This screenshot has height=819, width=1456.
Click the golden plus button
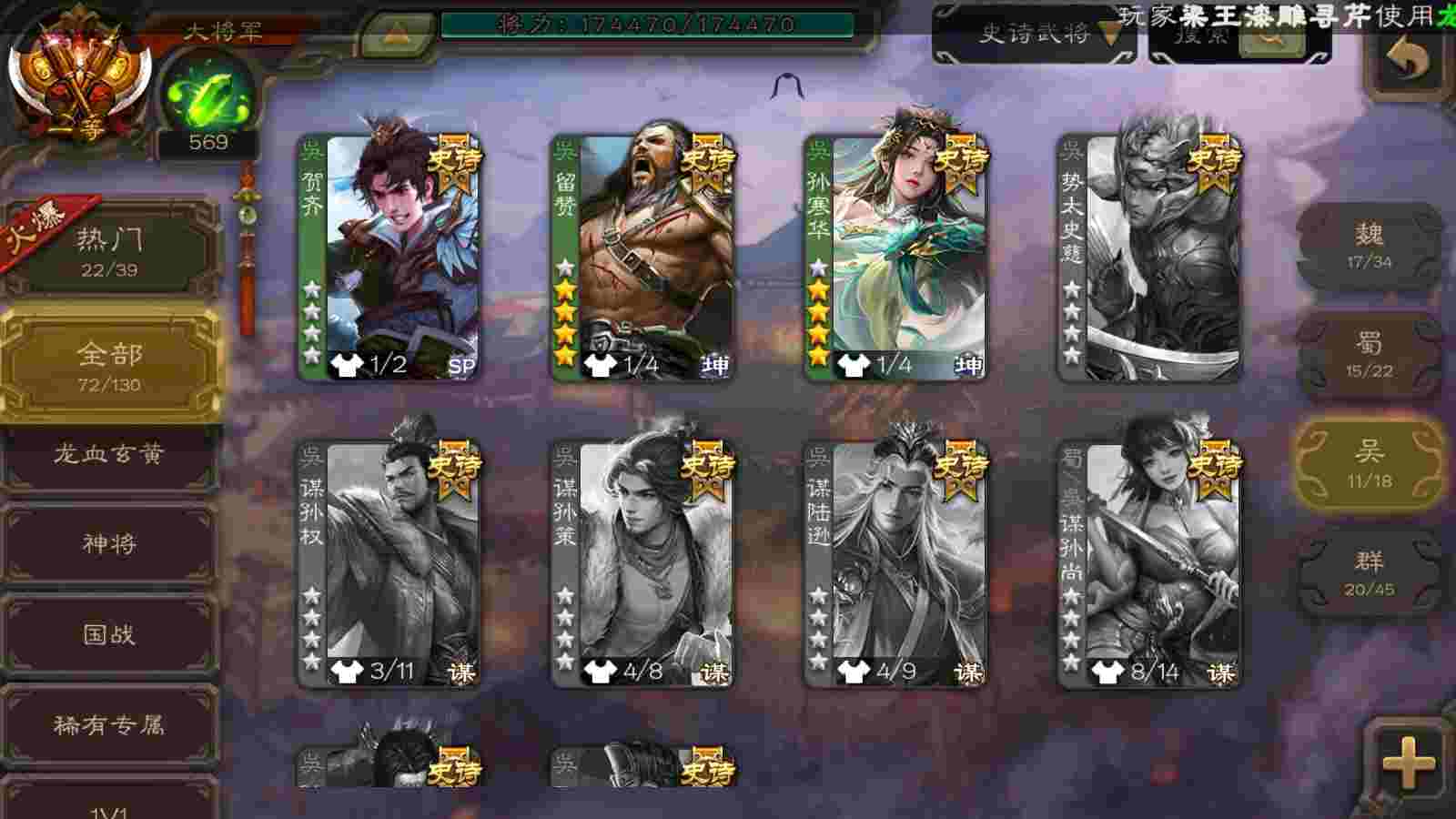click(x=1408, y=761)
